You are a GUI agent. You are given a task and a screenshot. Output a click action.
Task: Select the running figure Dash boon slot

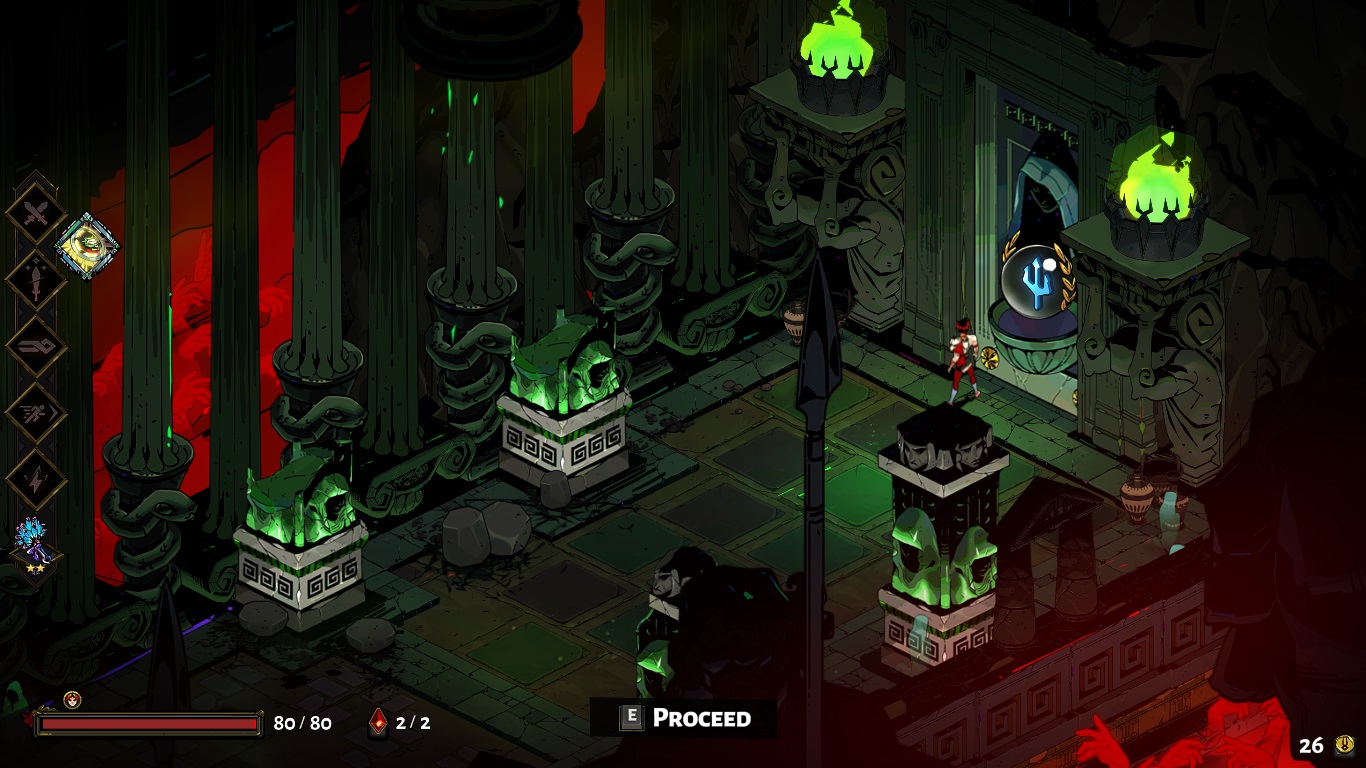click(x=36, y=413)
